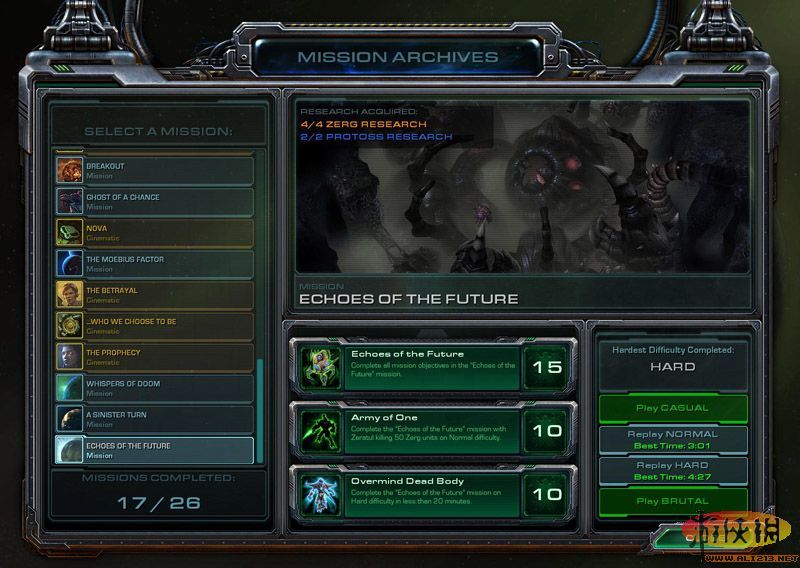Start the mission on BRUTAL difficulty
This screenshot has height=568, width=800.
pyautogui.click(x=672, y=501)
